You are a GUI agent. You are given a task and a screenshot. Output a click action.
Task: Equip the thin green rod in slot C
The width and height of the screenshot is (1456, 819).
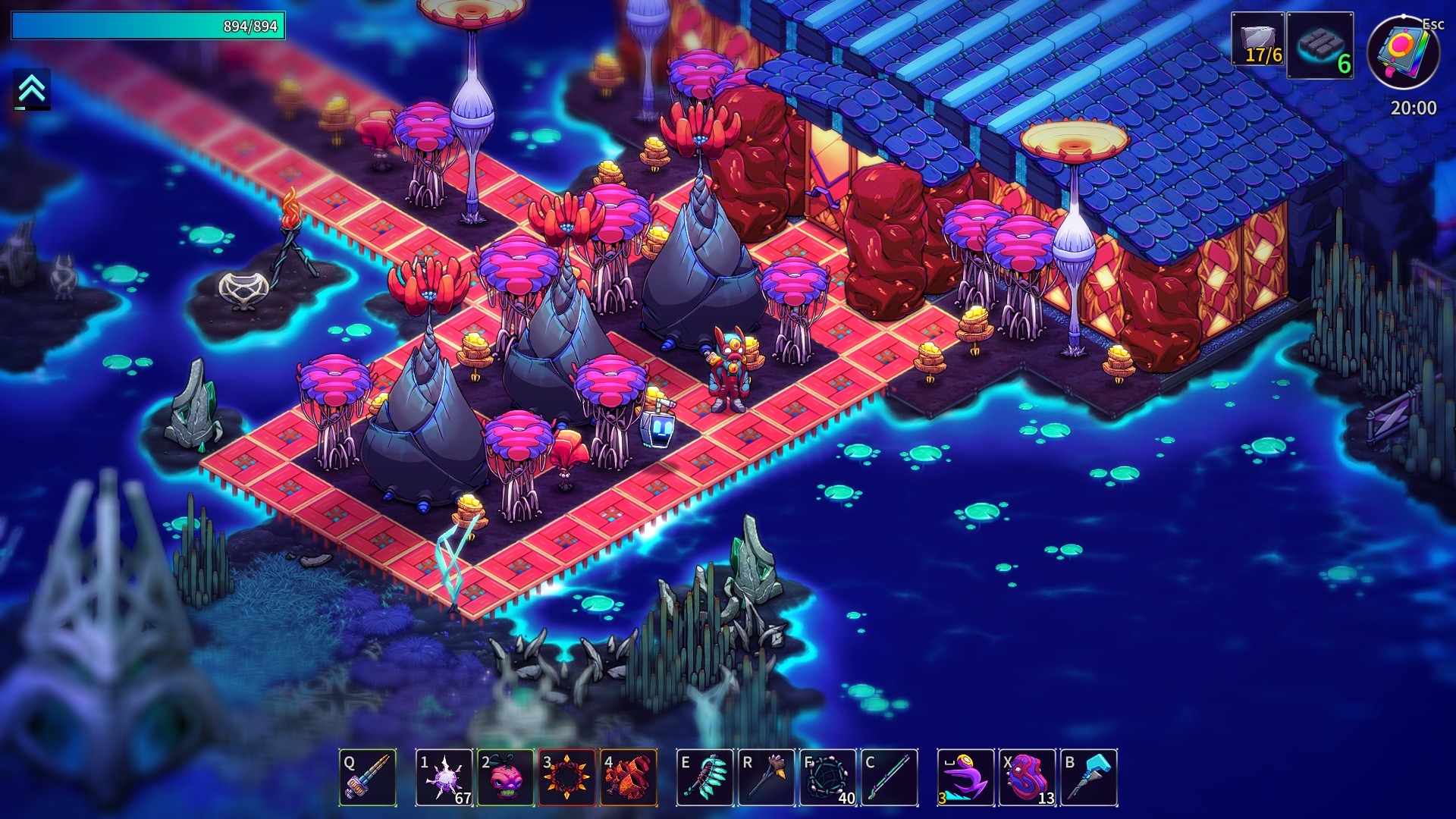tap(890, 777)
